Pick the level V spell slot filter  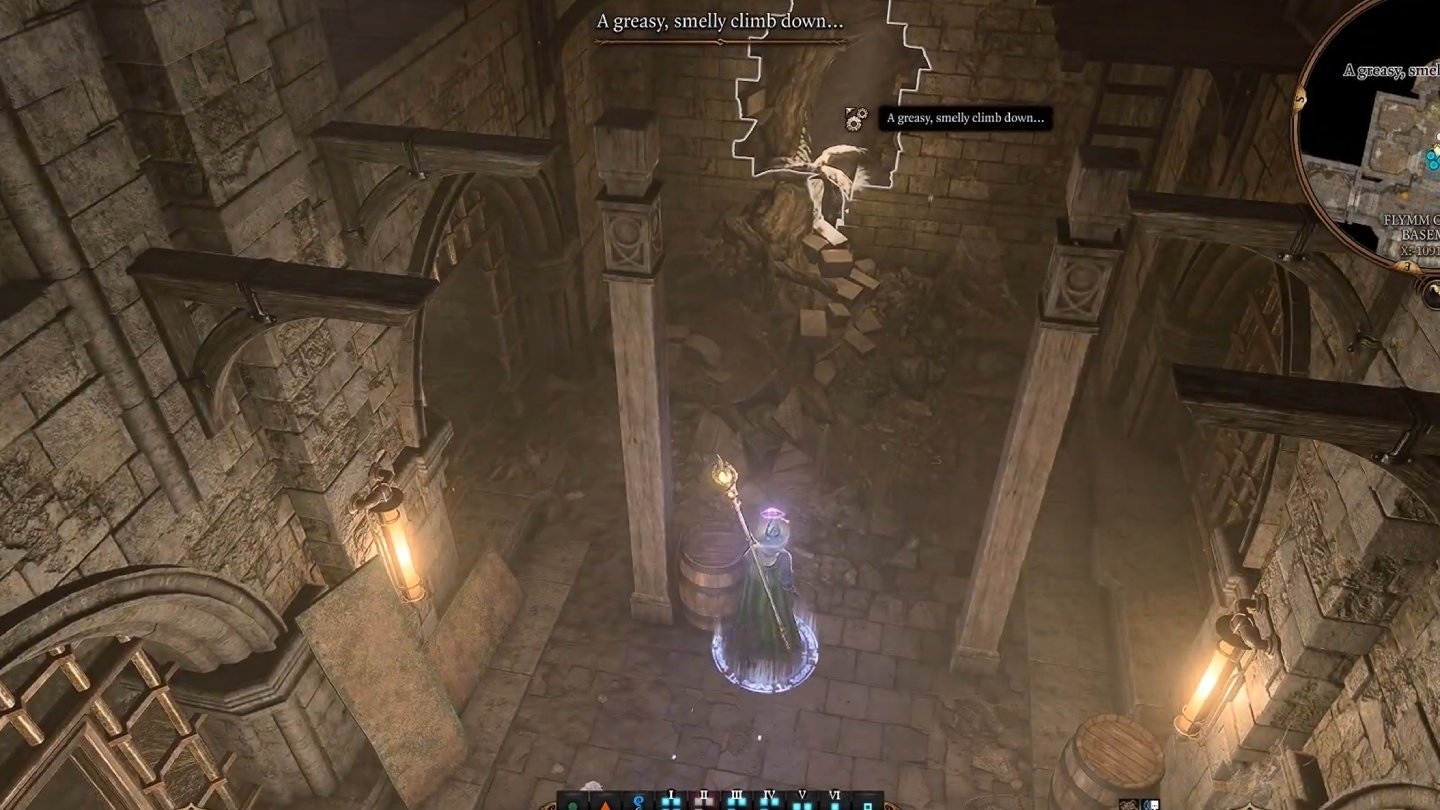[x=802, y=801]
